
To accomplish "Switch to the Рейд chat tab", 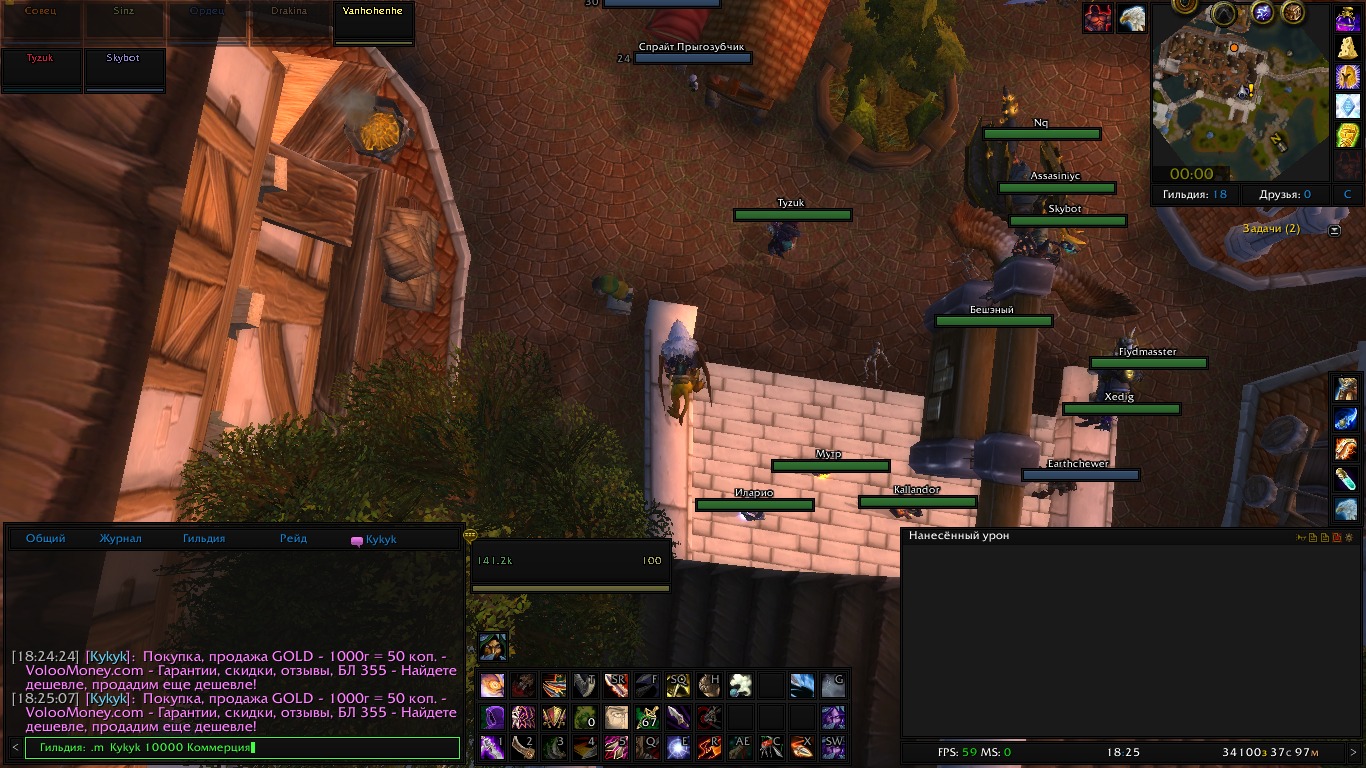I will click(294, 539).
